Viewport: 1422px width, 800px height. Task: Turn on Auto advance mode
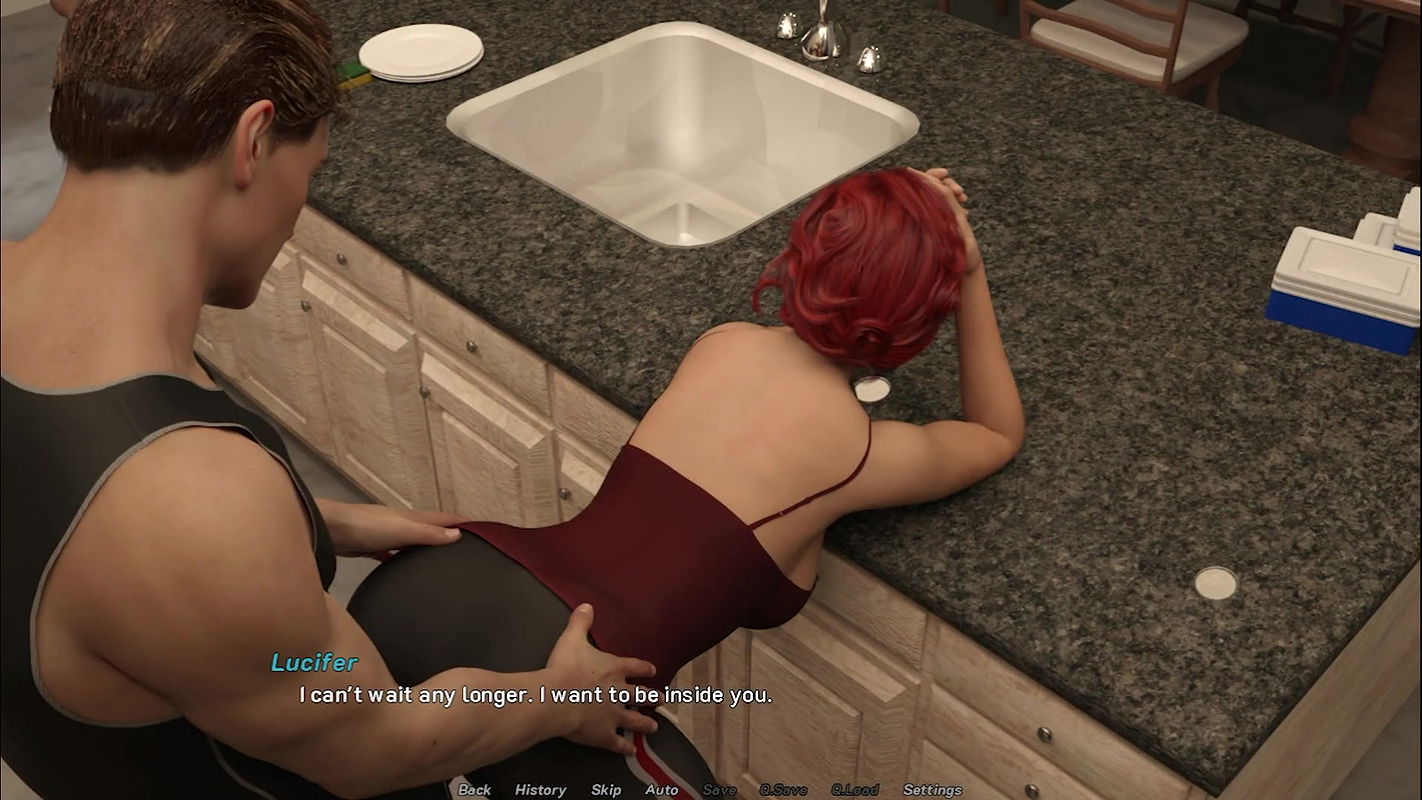click(x=661, y=790)
